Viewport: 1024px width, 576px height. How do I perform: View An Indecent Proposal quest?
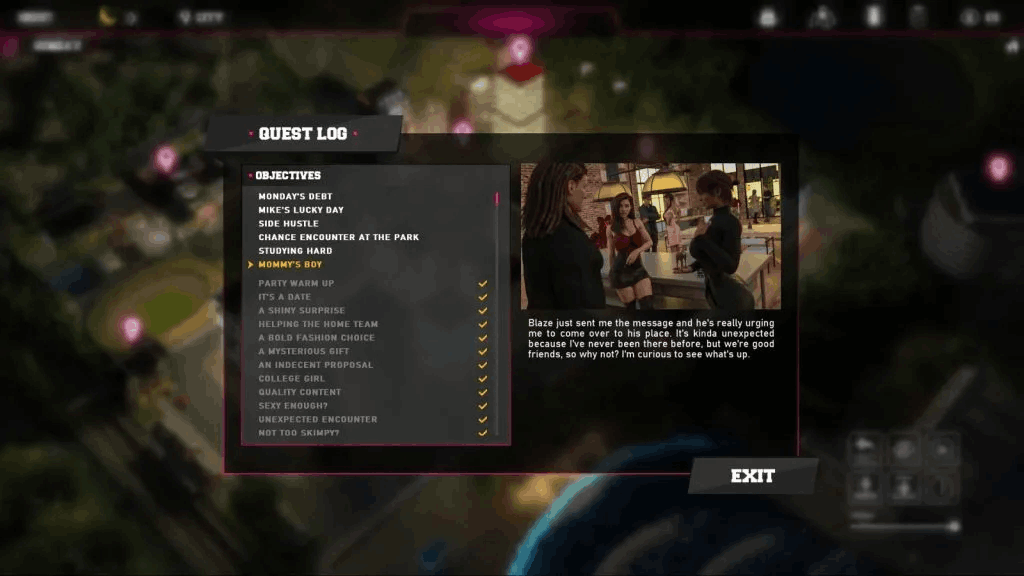315,365
